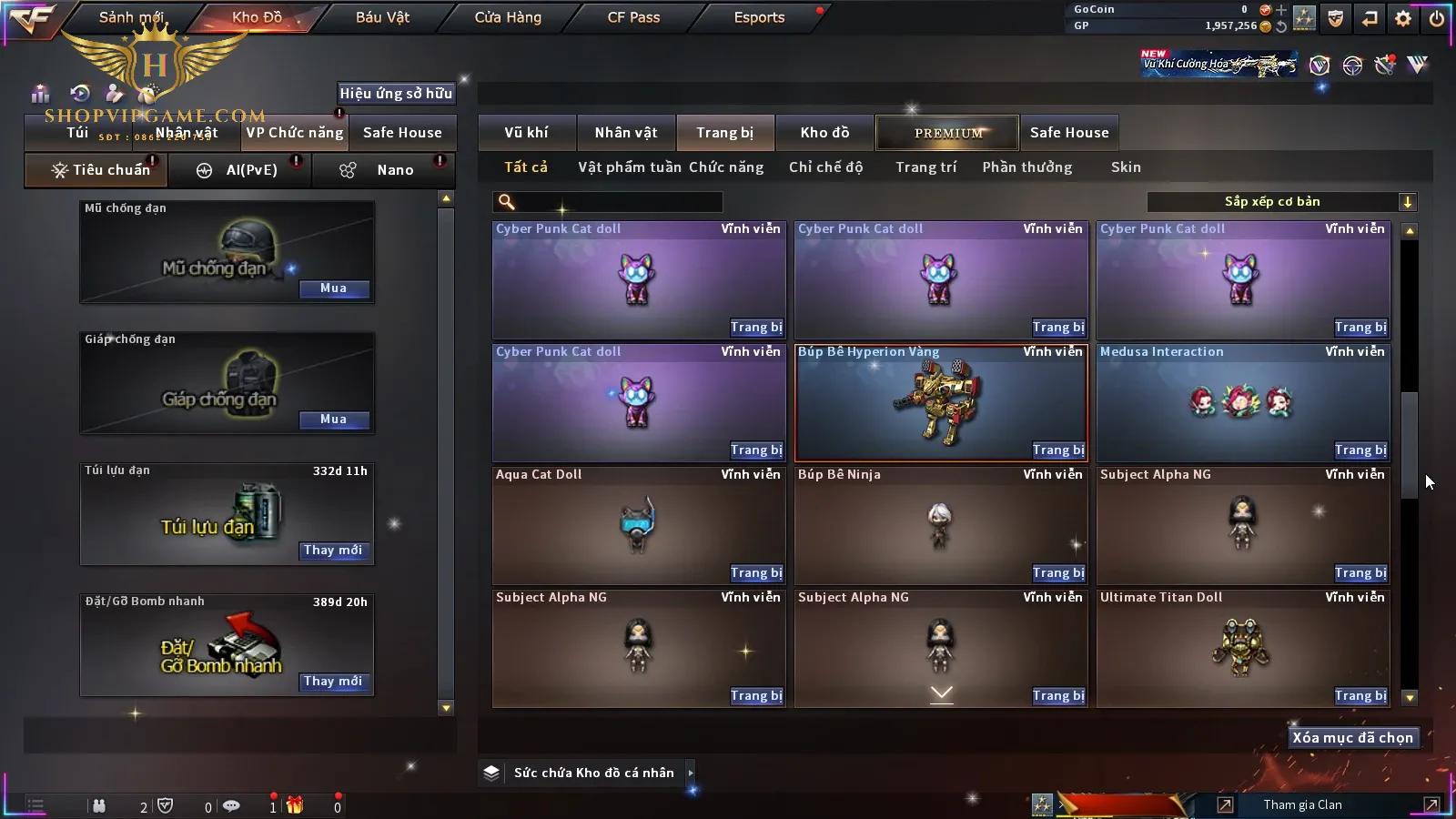
Task: Buy the Mũ chống đạn helmet
Action: pyautogui.click(x=333, y=288)
